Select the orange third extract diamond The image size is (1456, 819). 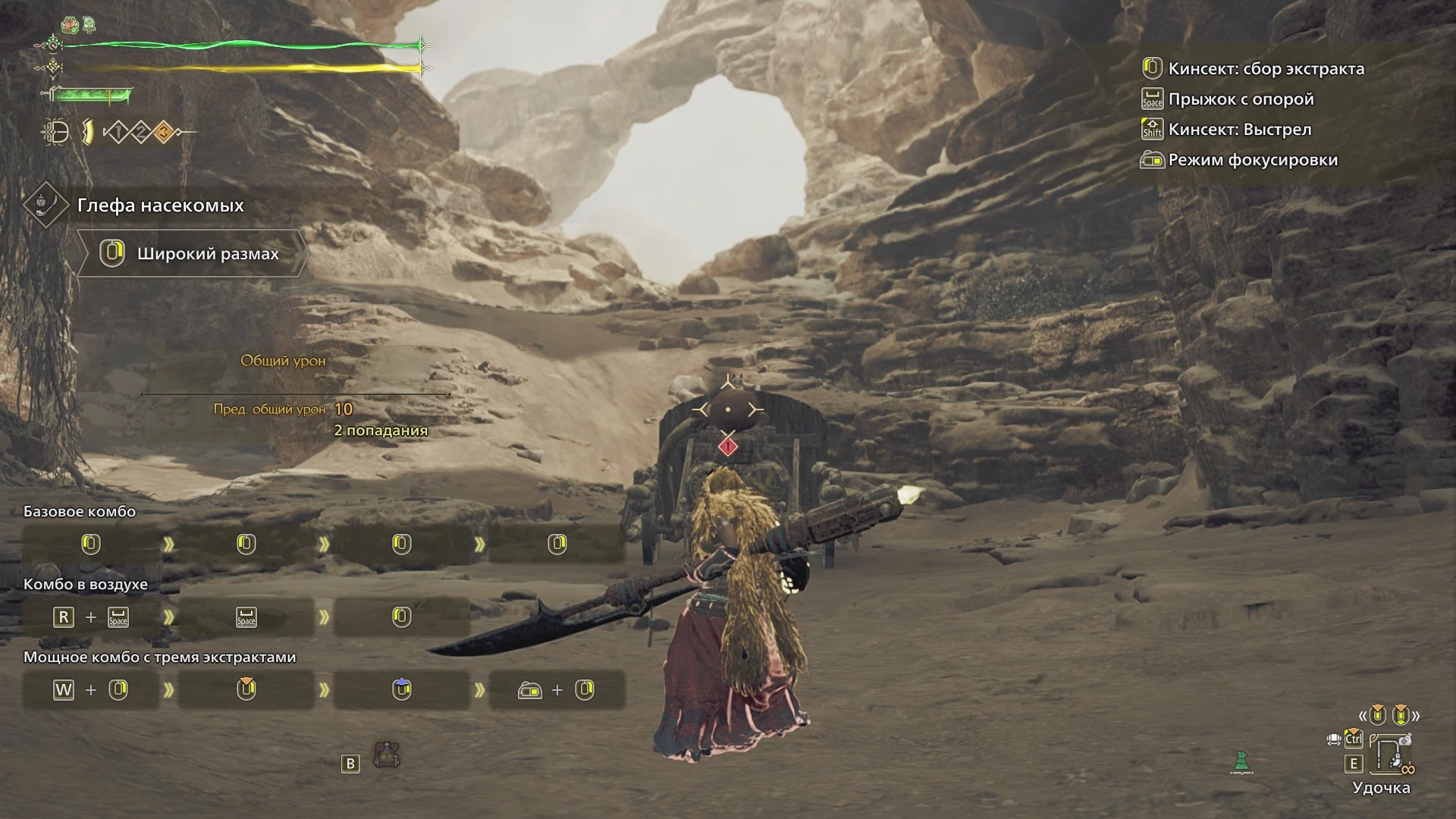(x=163, y=133)
